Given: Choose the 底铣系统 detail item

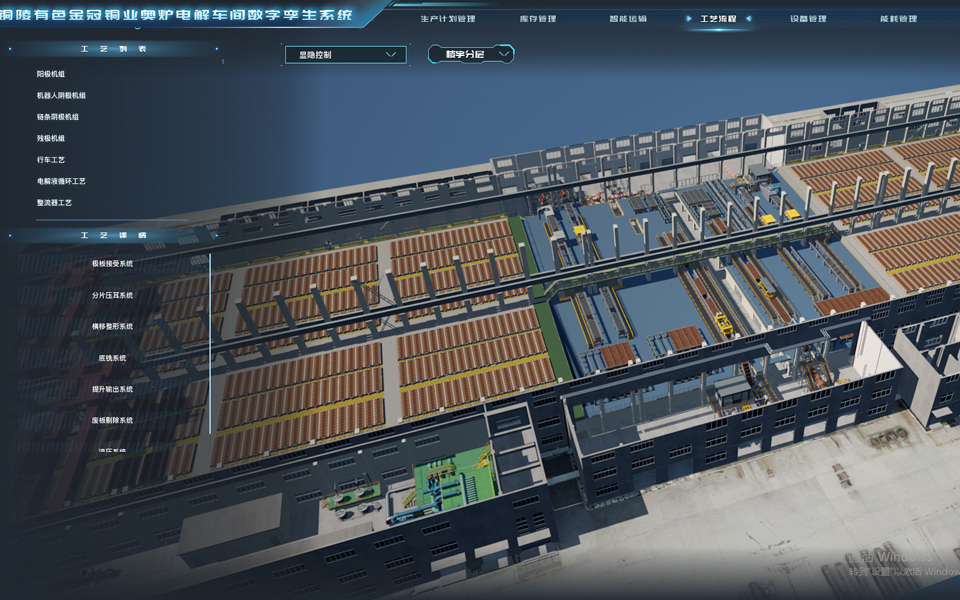Looking at the screenshot, I should point(112,358).
